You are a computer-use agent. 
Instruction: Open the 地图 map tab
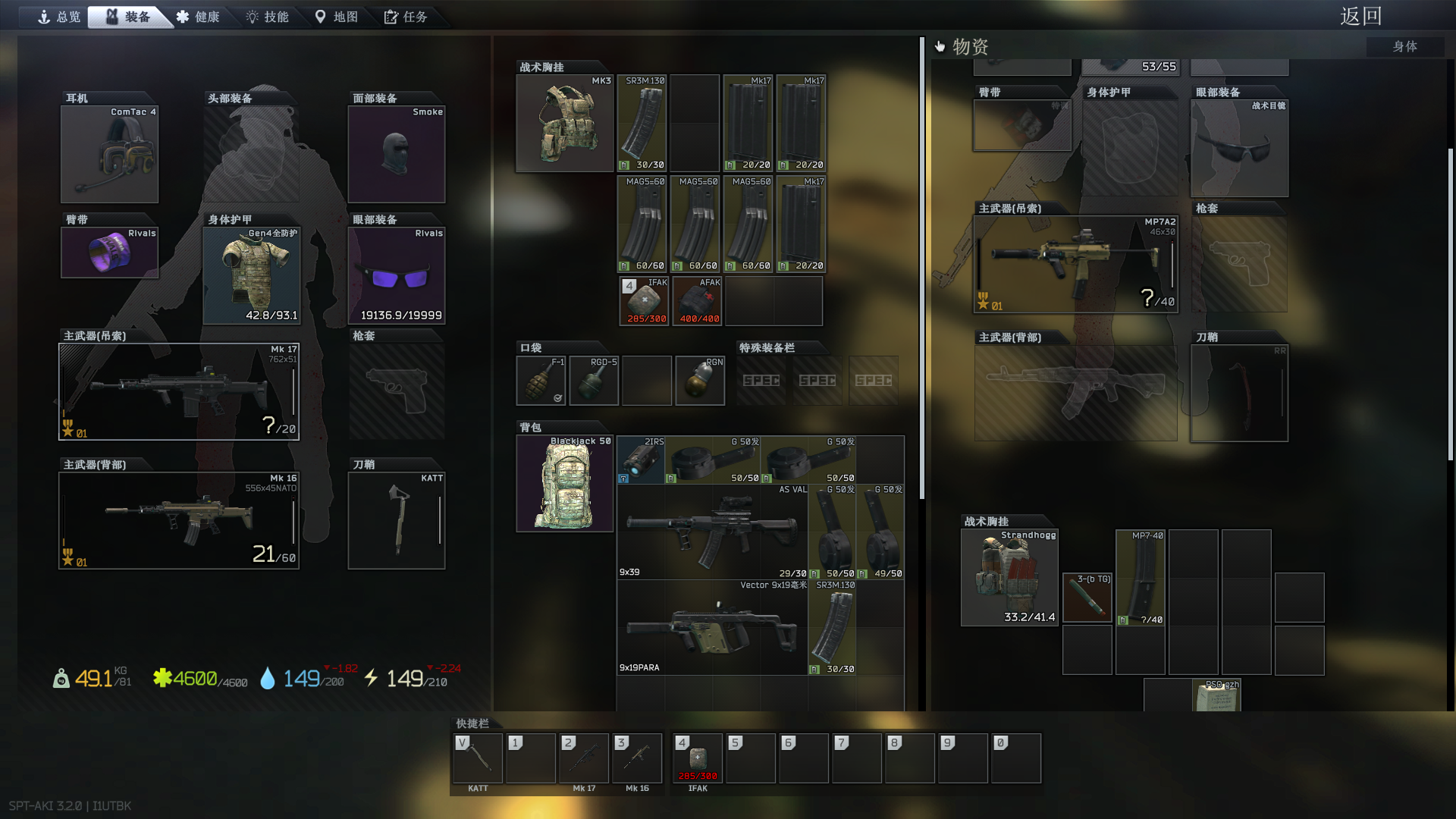[x=336, y=17]
